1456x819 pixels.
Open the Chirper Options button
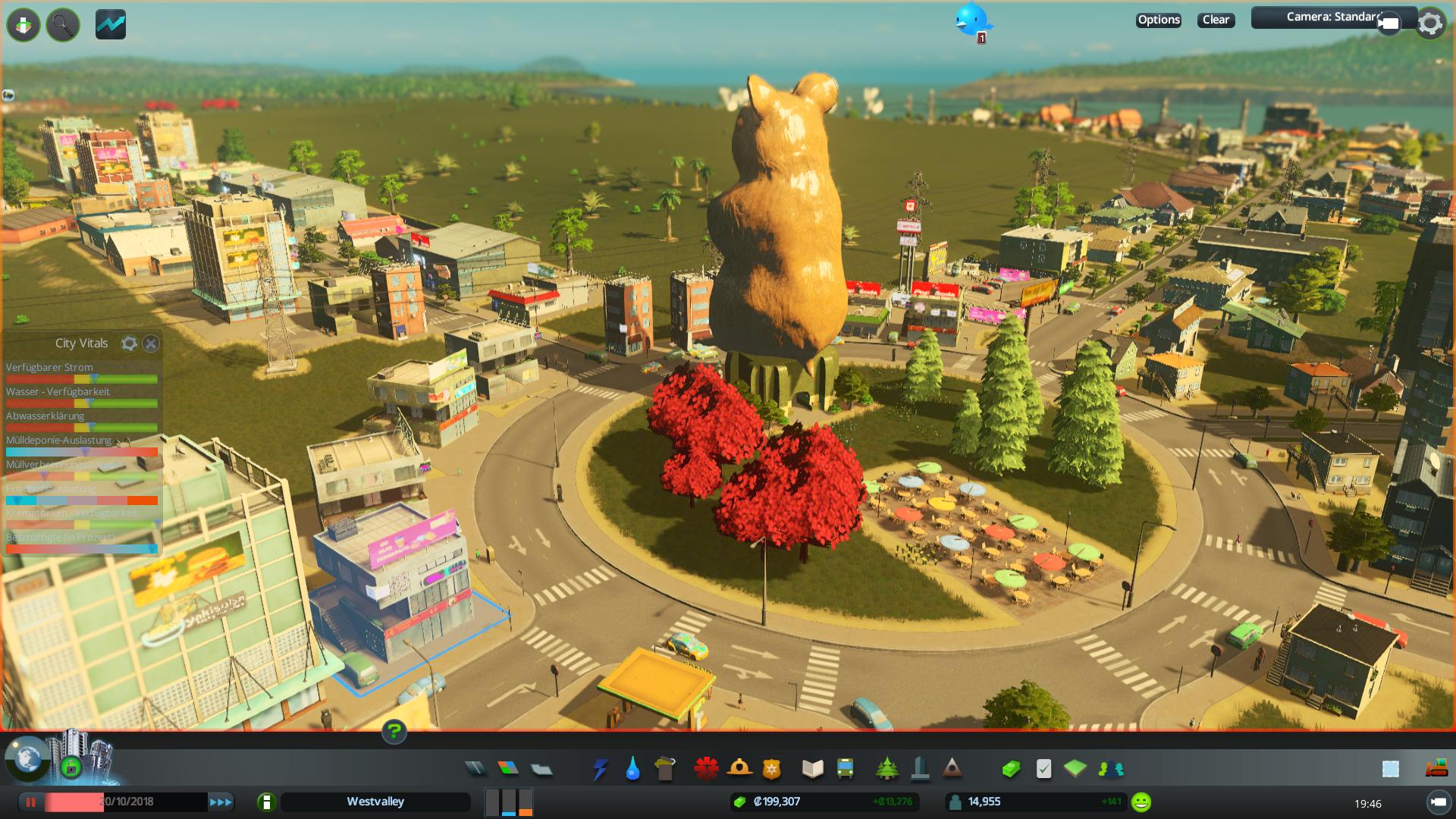(x=1158, y=20)
